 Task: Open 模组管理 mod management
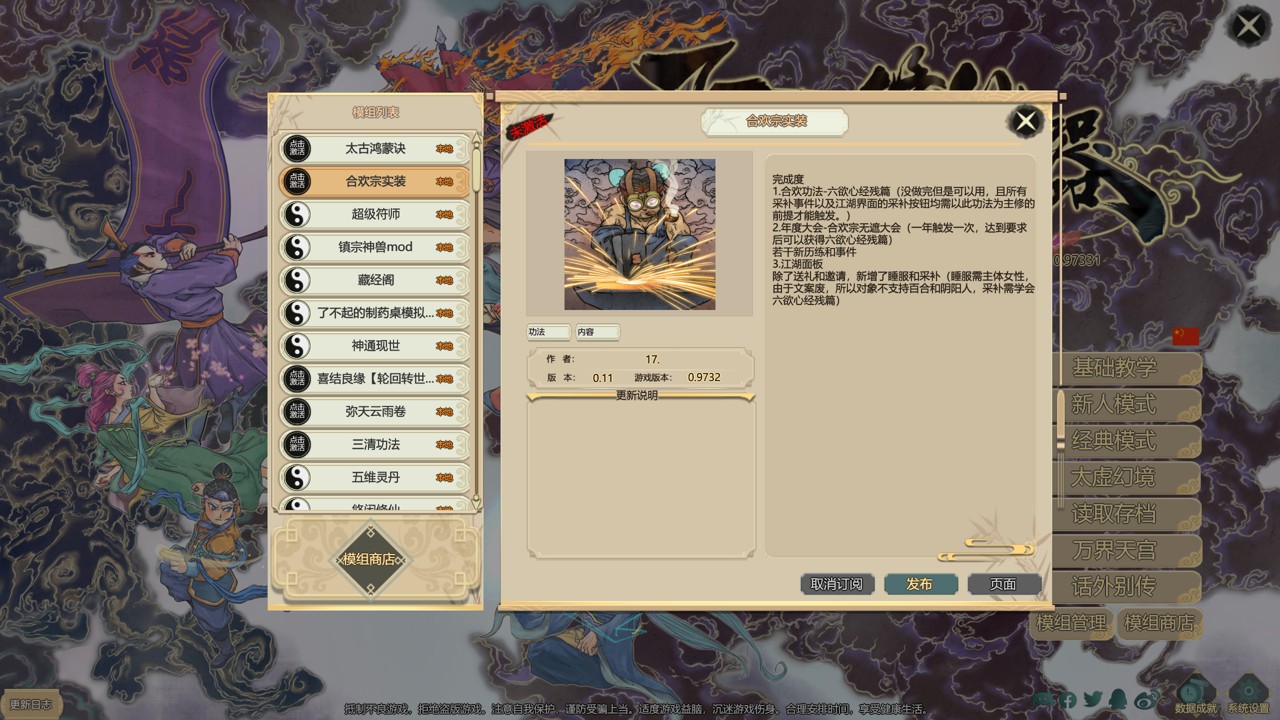tap(1071, 623)
